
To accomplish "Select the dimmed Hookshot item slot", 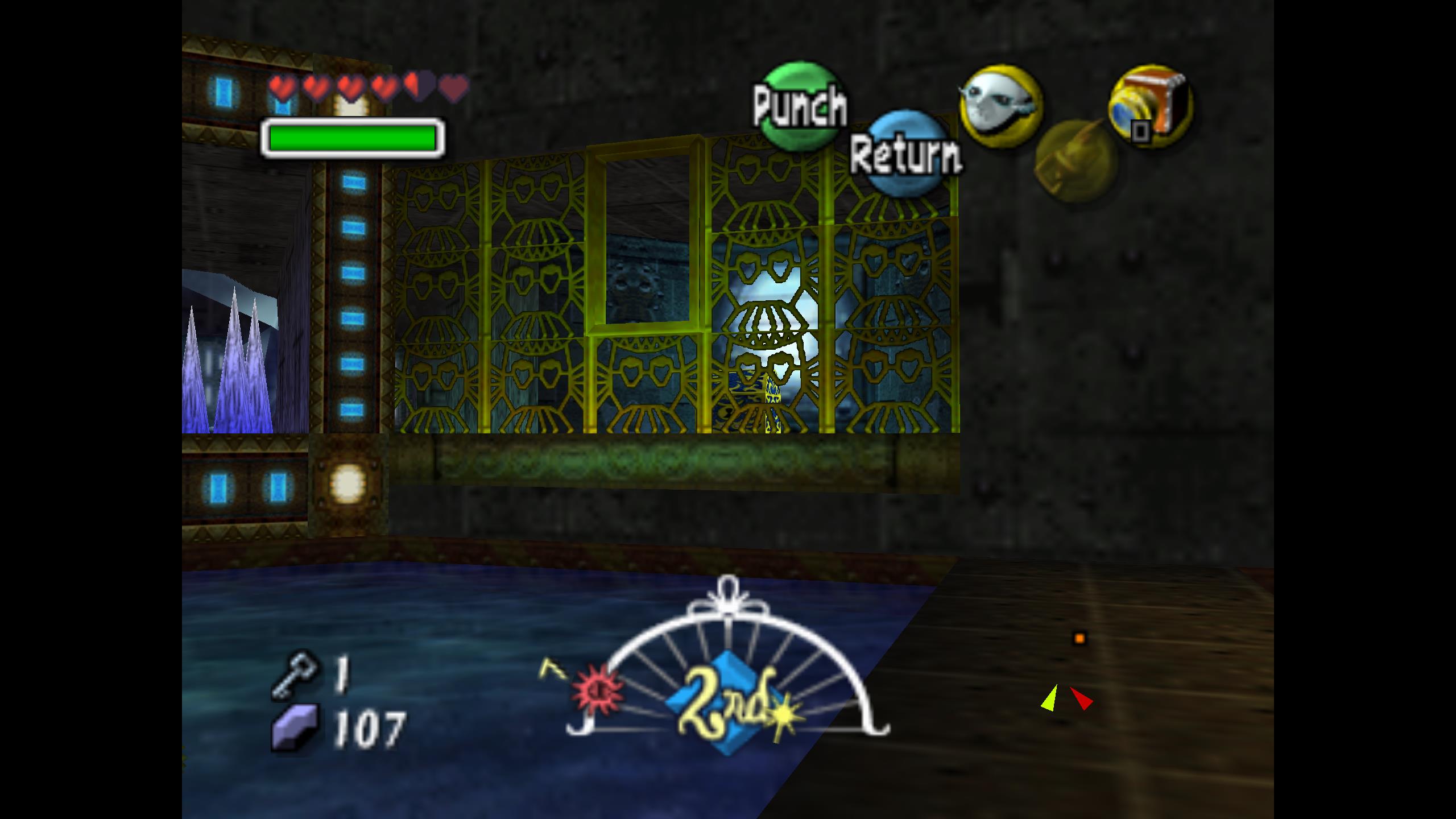I will pos(1075,160).
